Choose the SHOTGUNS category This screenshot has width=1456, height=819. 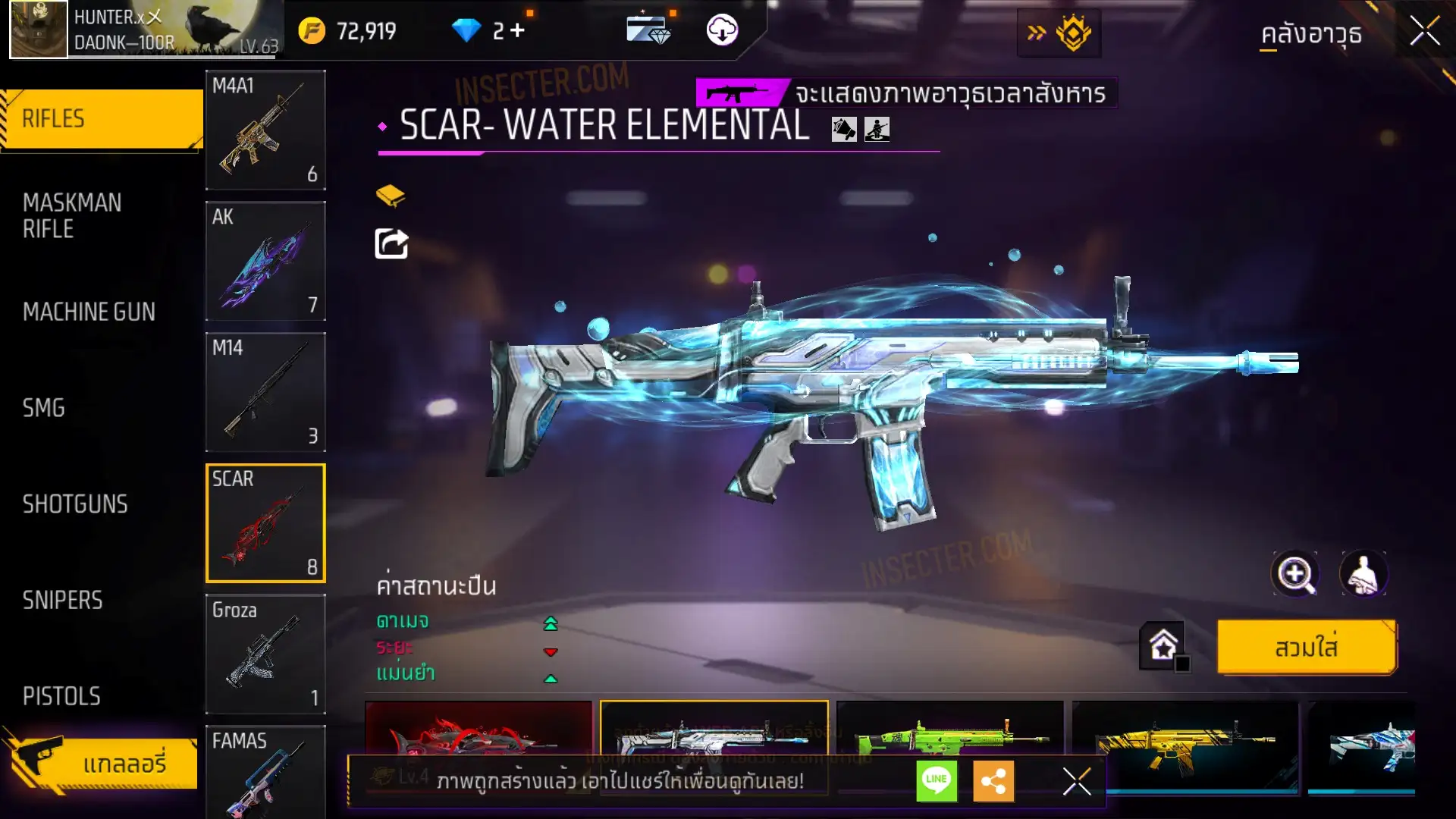75,504
